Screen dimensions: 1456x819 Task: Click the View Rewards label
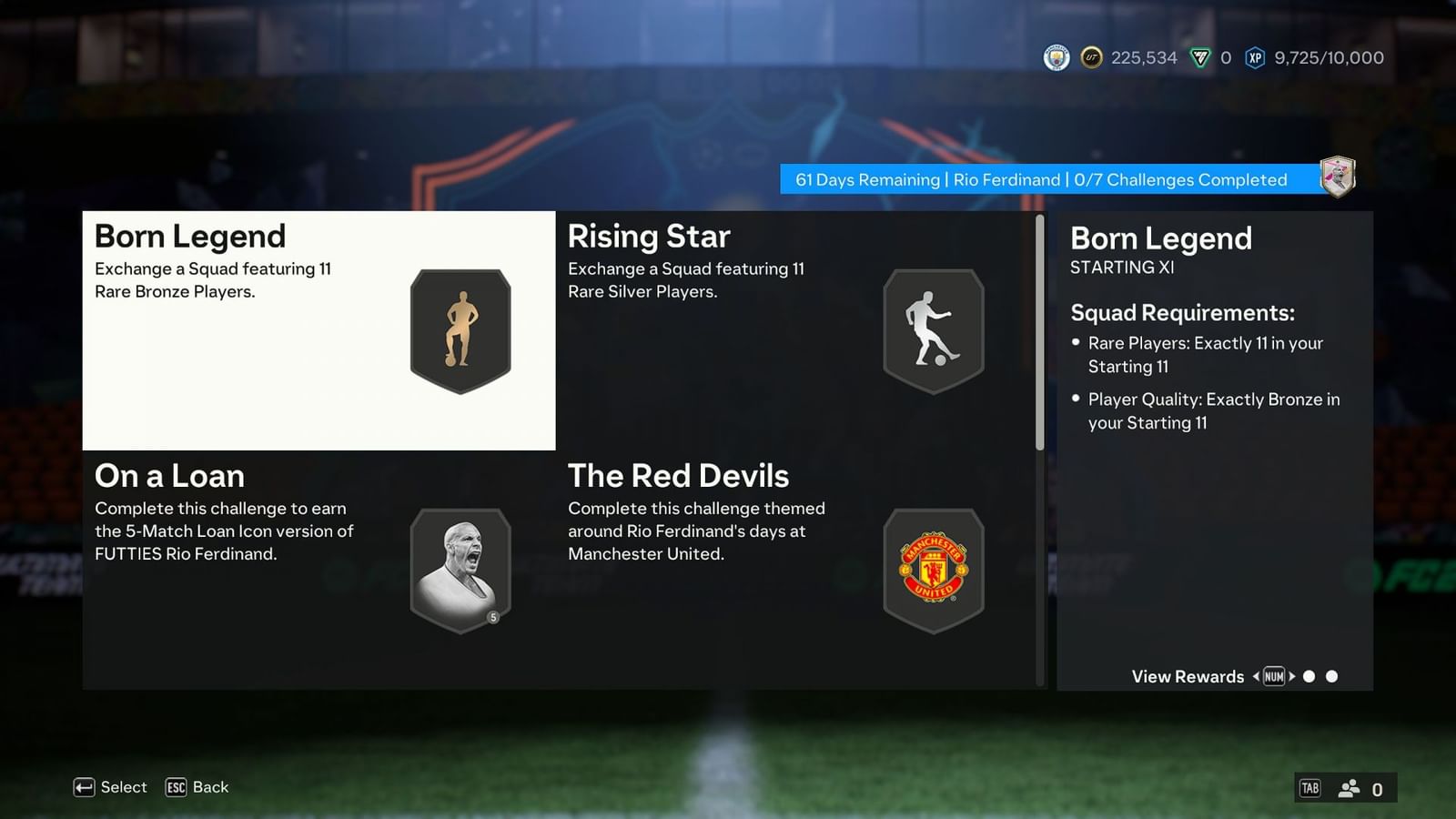pyautogui.click(x=1188, y=676)
